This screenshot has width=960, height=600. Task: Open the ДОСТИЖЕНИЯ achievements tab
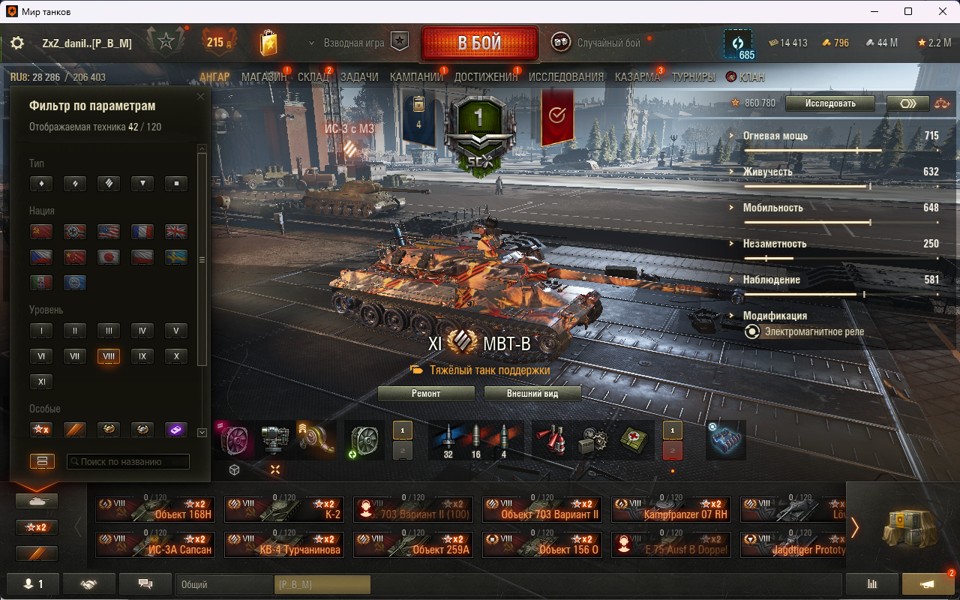[x=486, y=77]
